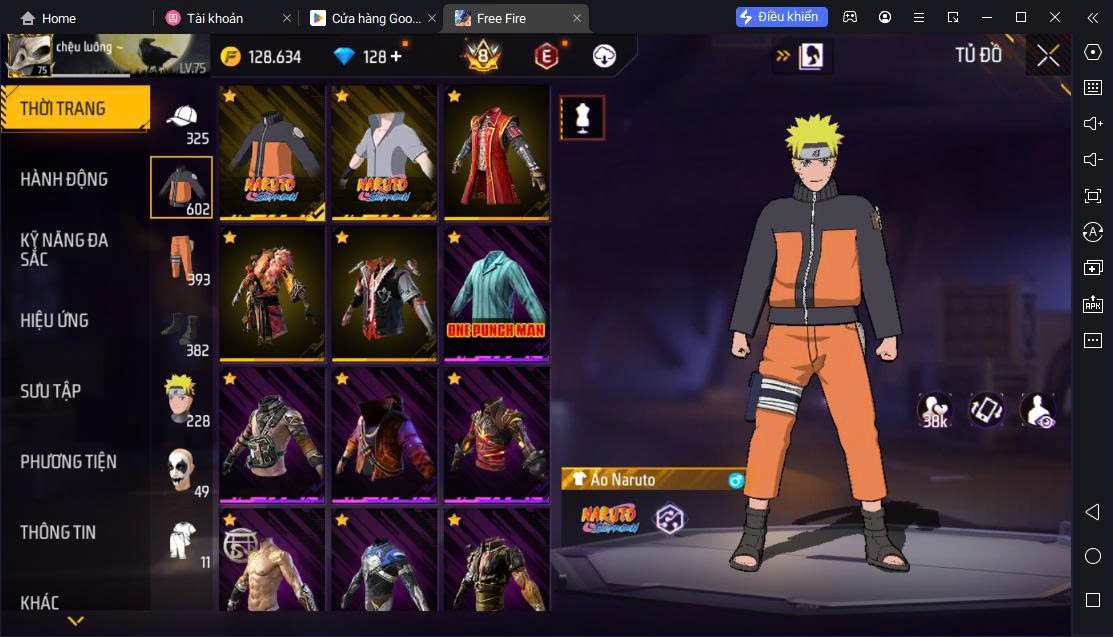This screenshot has width=1113, height=637.
Task: Open the SƯU TẬP tab
Action: pos(50,391)
